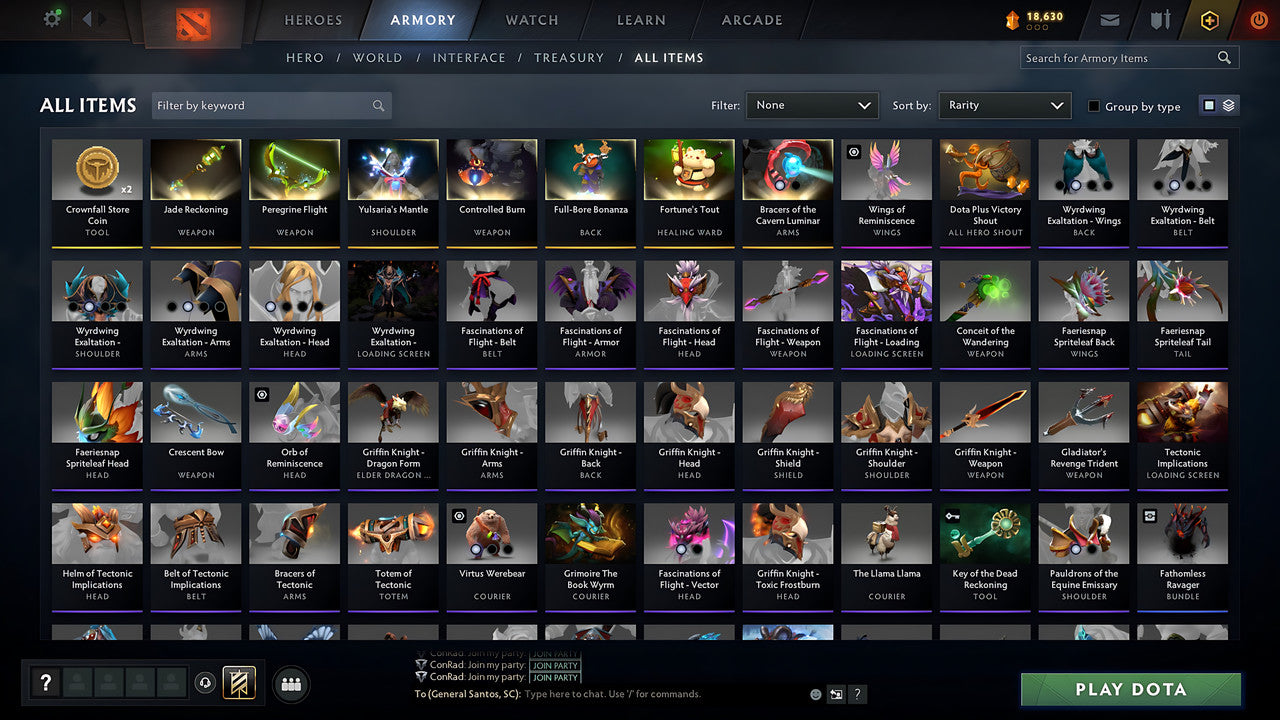Open the TREASURY section

tap(569, 58)
